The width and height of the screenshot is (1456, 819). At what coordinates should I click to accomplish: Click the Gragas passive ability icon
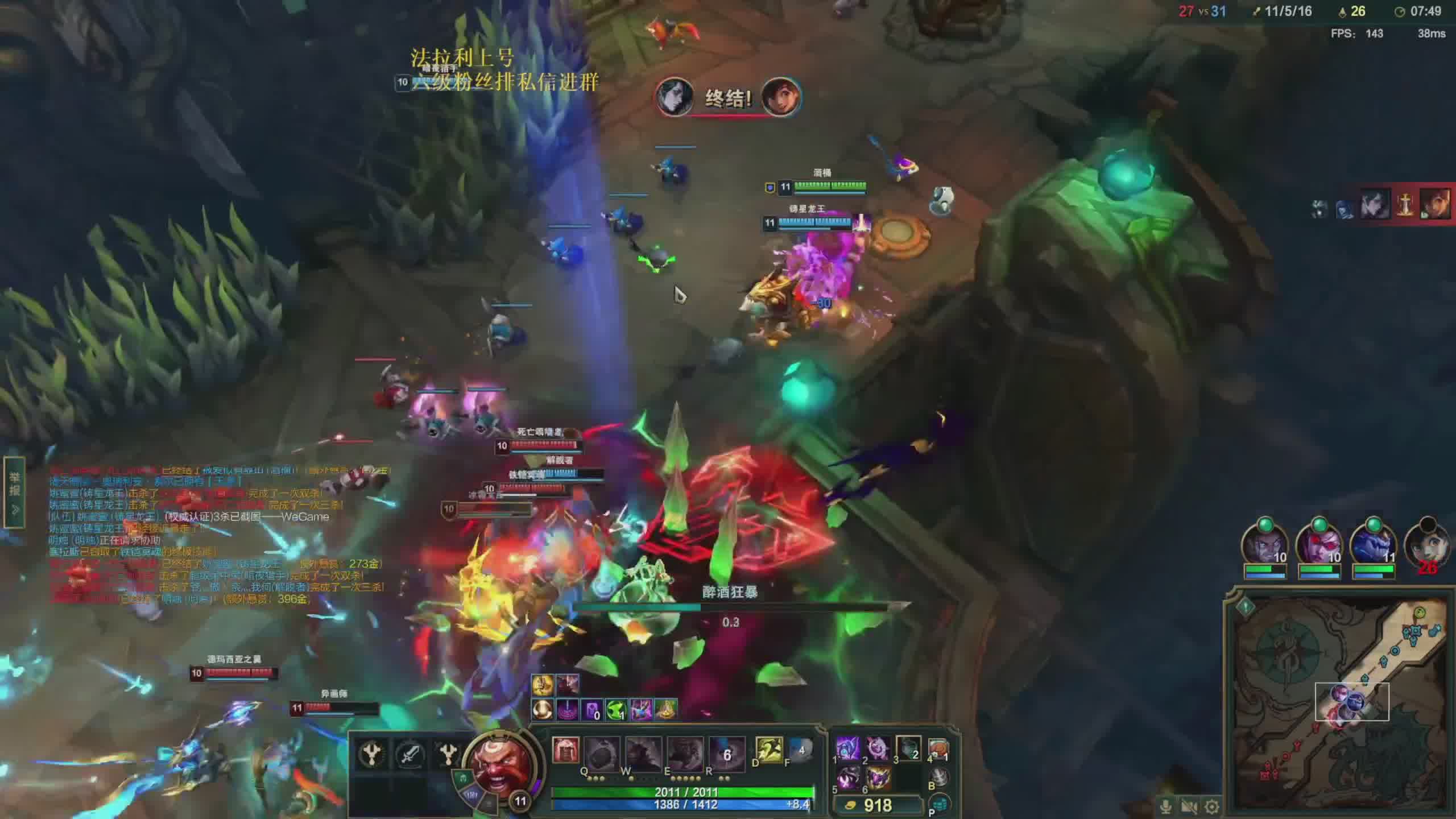565,750
